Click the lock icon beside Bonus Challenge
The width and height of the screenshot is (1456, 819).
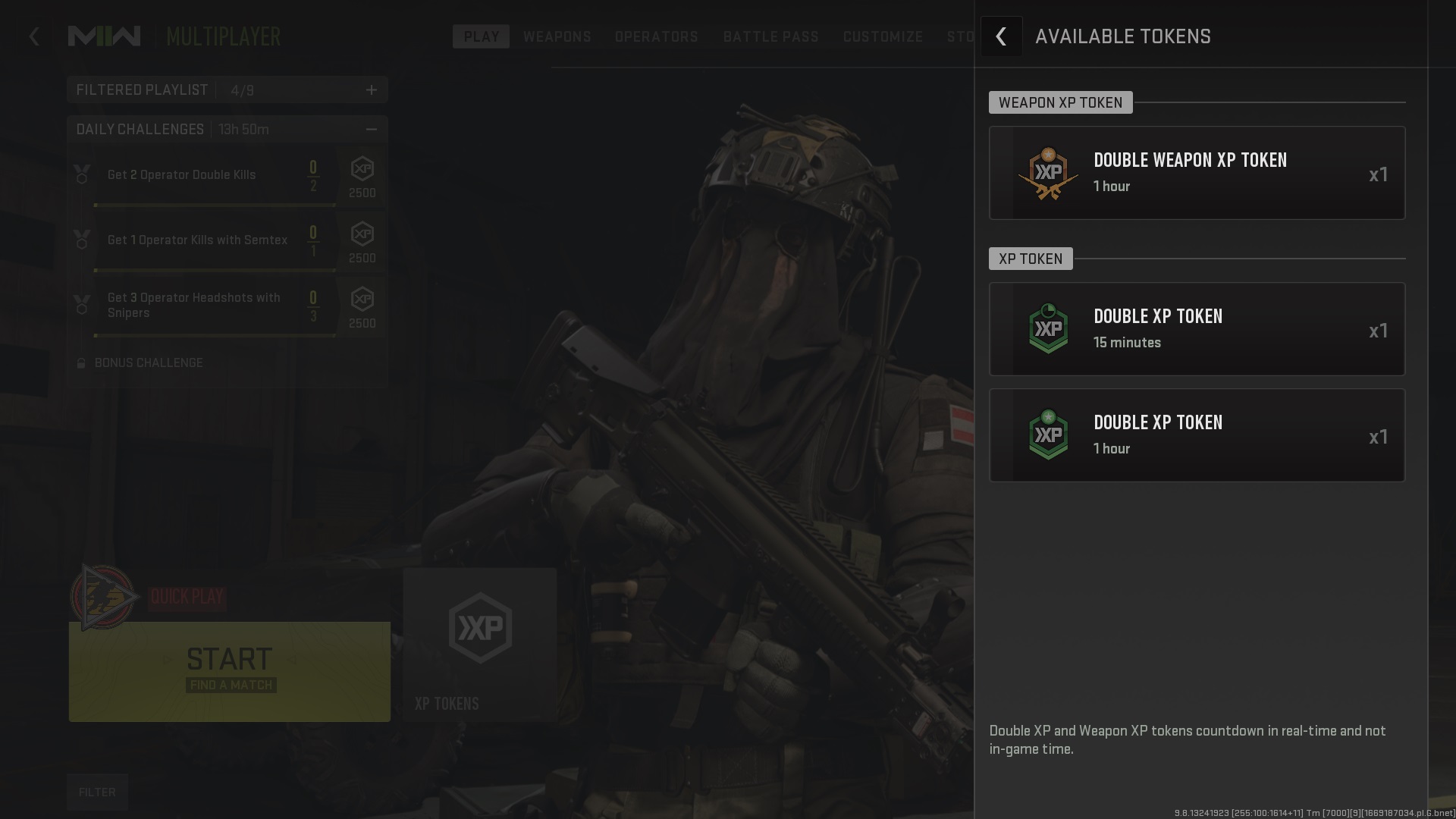tap(81, 362)
